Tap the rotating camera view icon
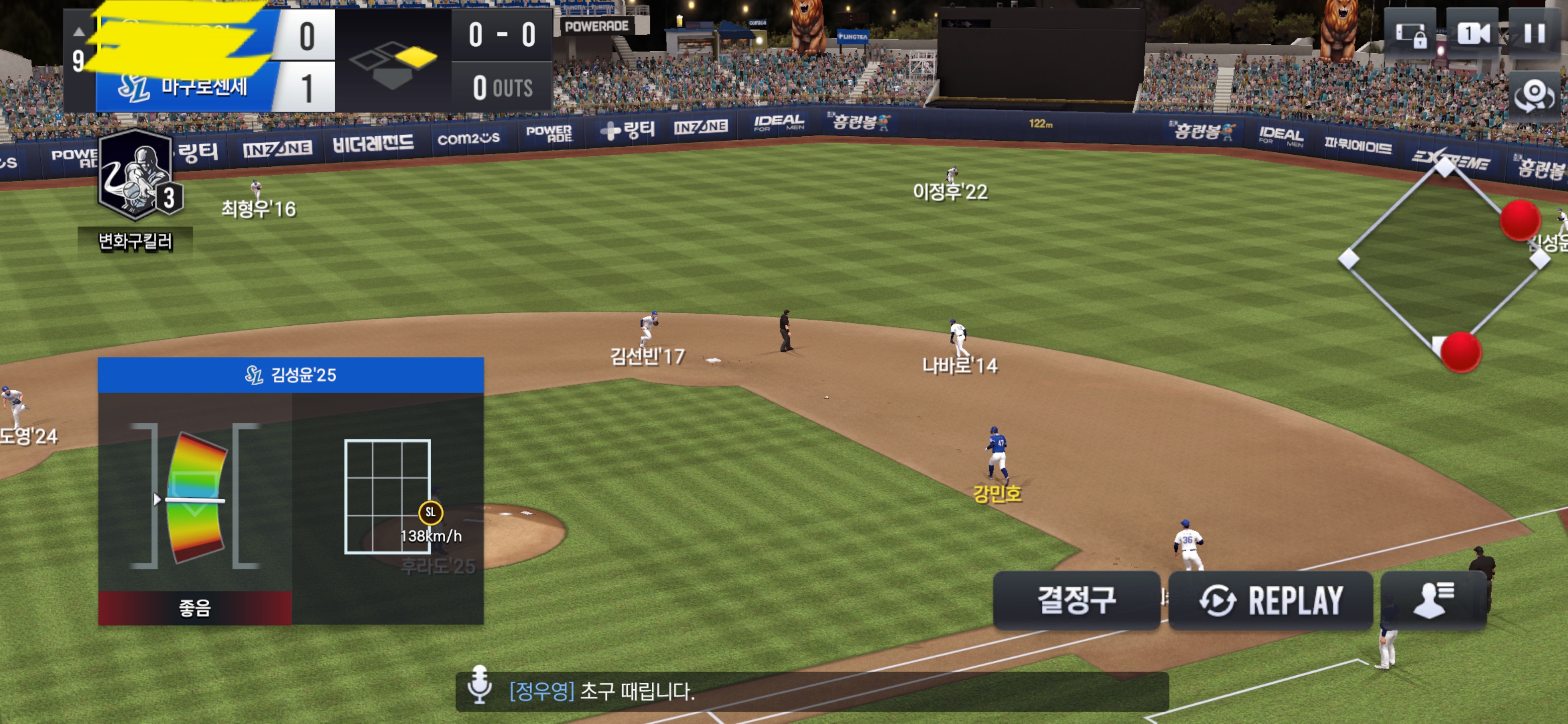The height and width of the screenshot is (724, 1568). click(1534, 96)
